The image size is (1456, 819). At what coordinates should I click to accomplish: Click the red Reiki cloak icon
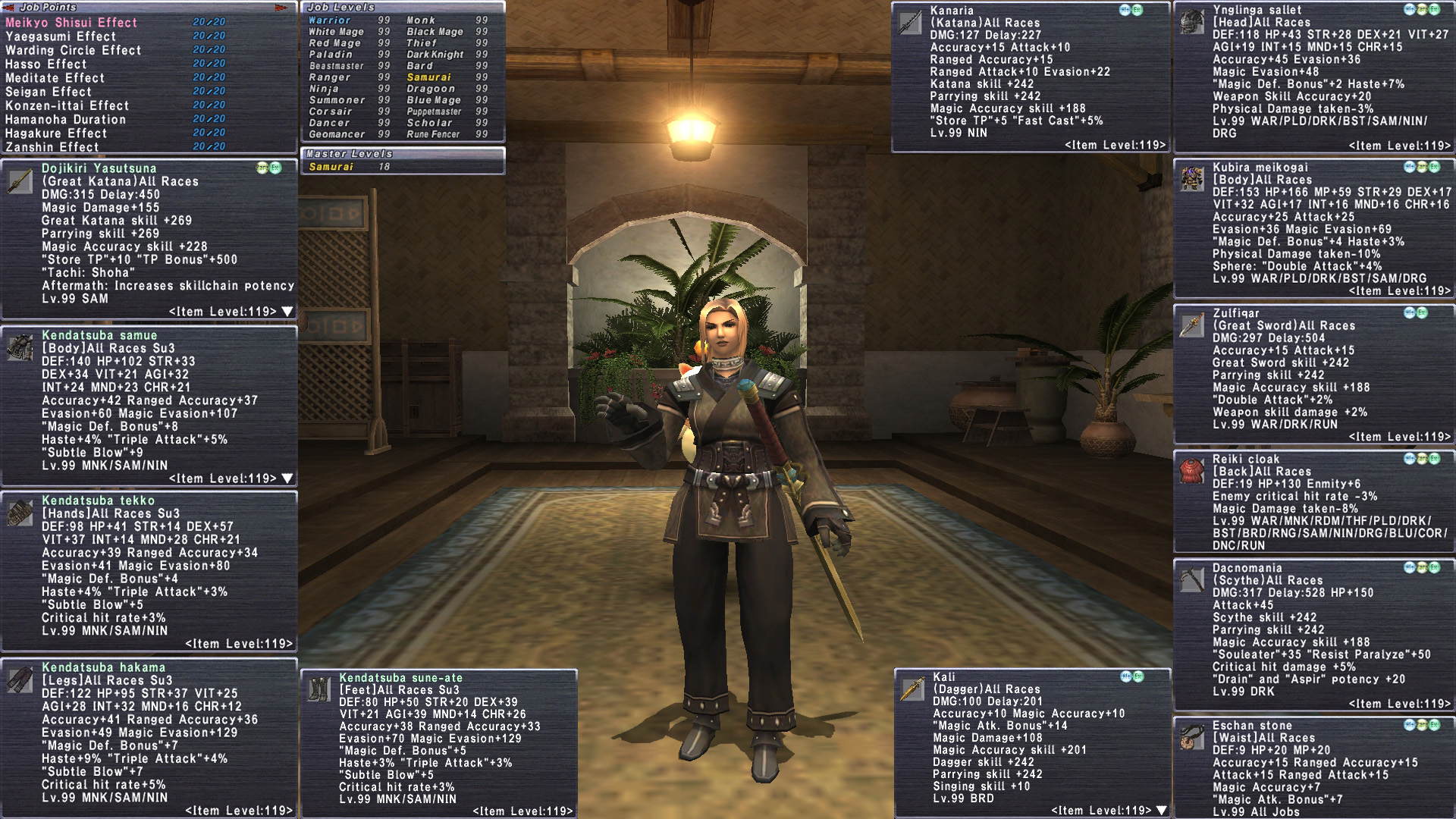coord(1192,471)
